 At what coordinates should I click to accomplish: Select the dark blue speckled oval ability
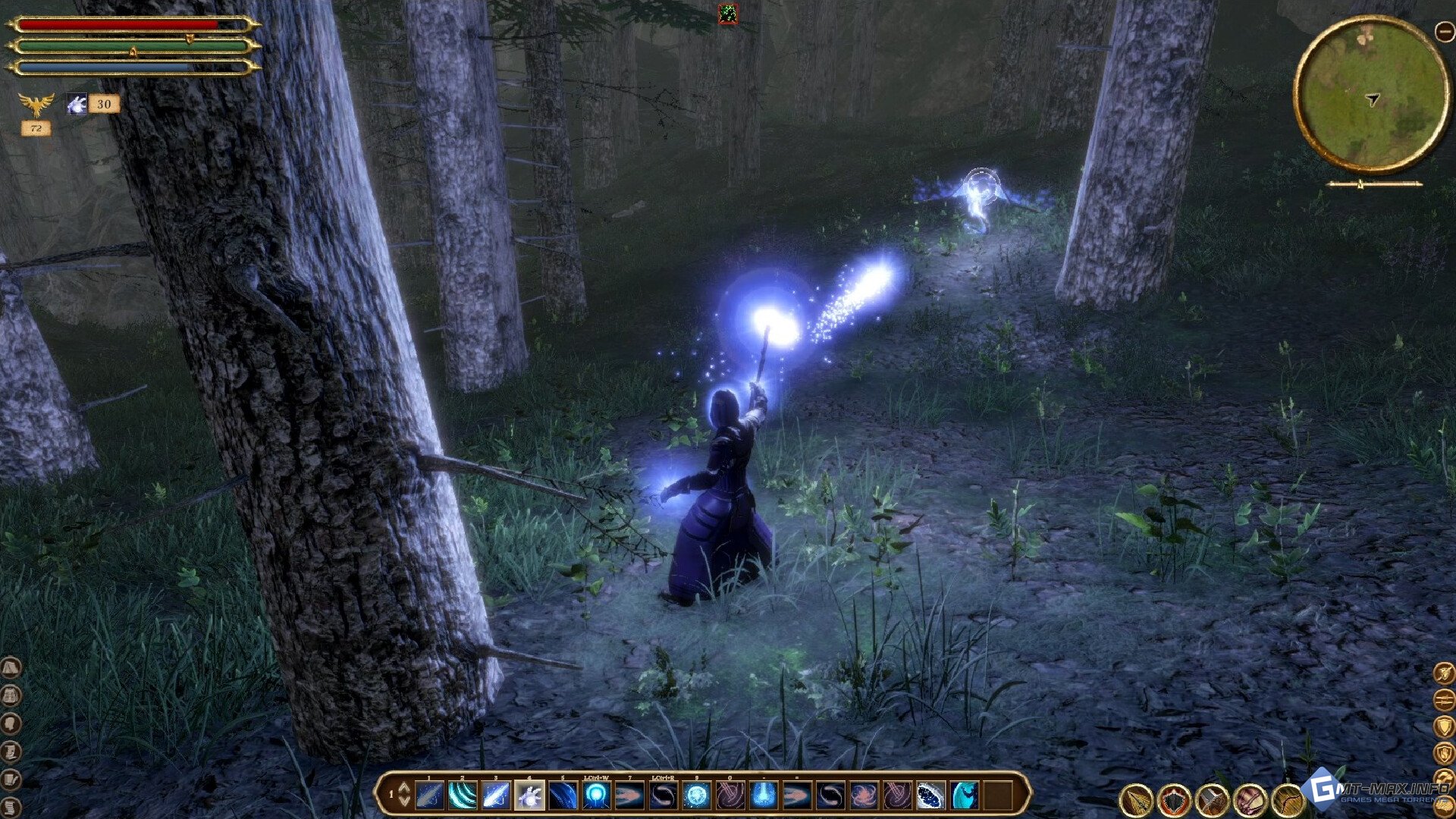point(930,795)
